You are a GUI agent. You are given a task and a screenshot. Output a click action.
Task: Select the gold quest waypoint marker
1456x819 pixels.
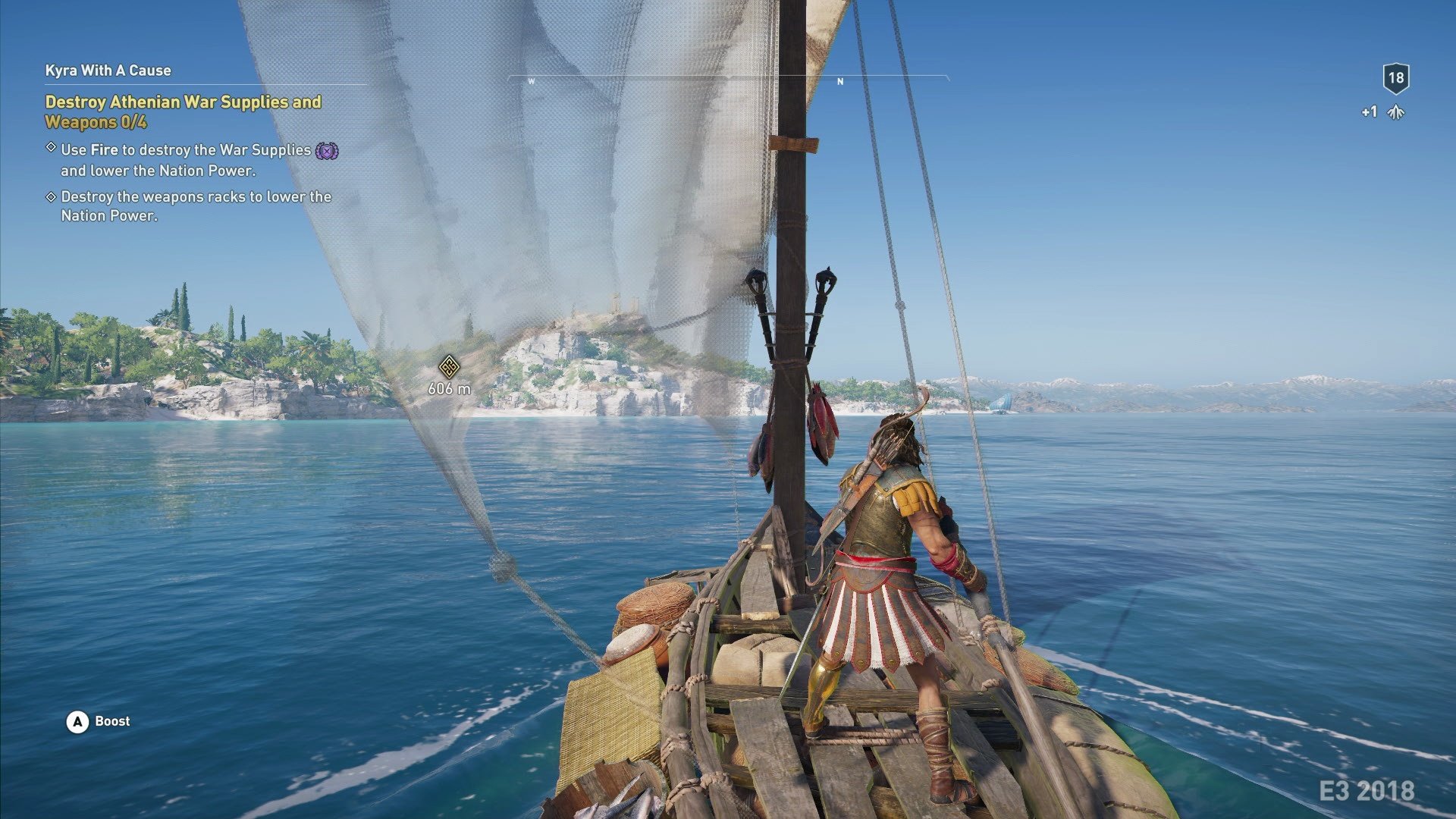point(448,367)
